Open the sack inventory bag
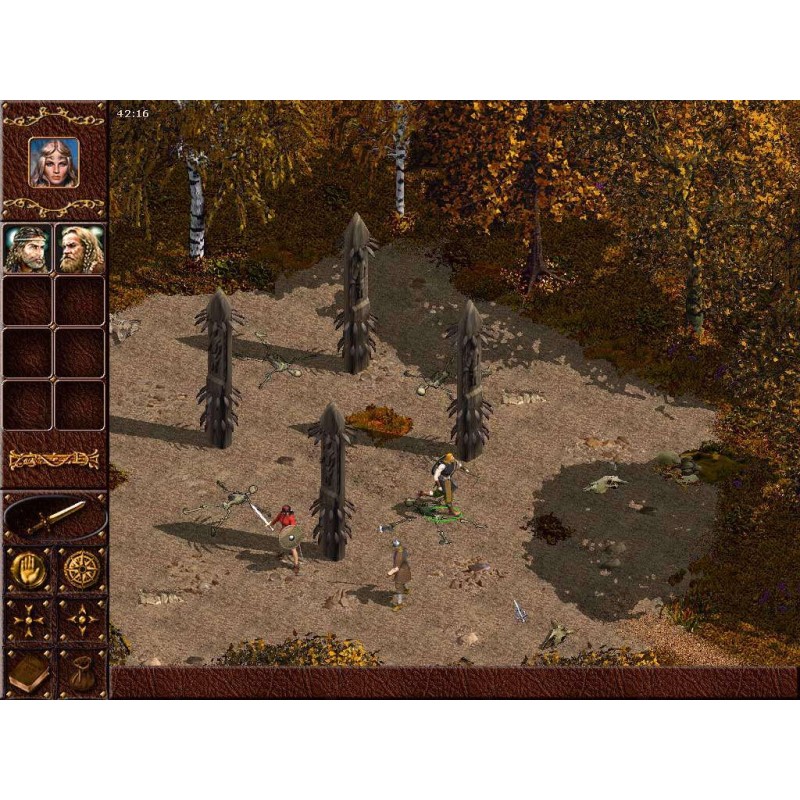 pos(81,673)
